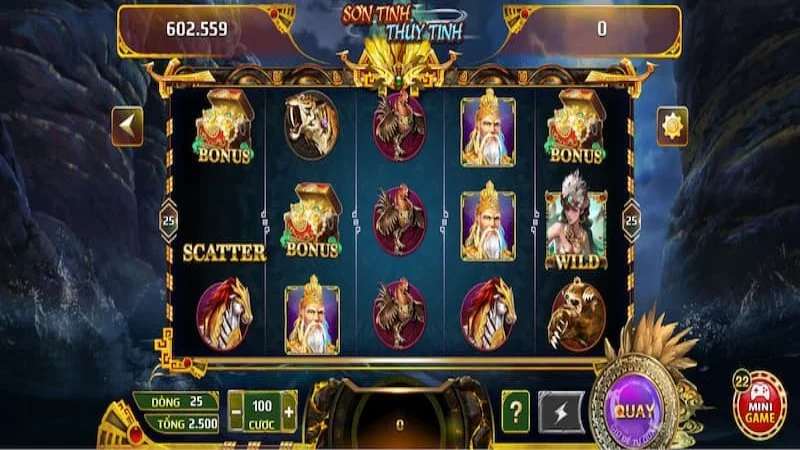
Task: Toggle the lightning bolt turbo spin
Action: [560, 411]
